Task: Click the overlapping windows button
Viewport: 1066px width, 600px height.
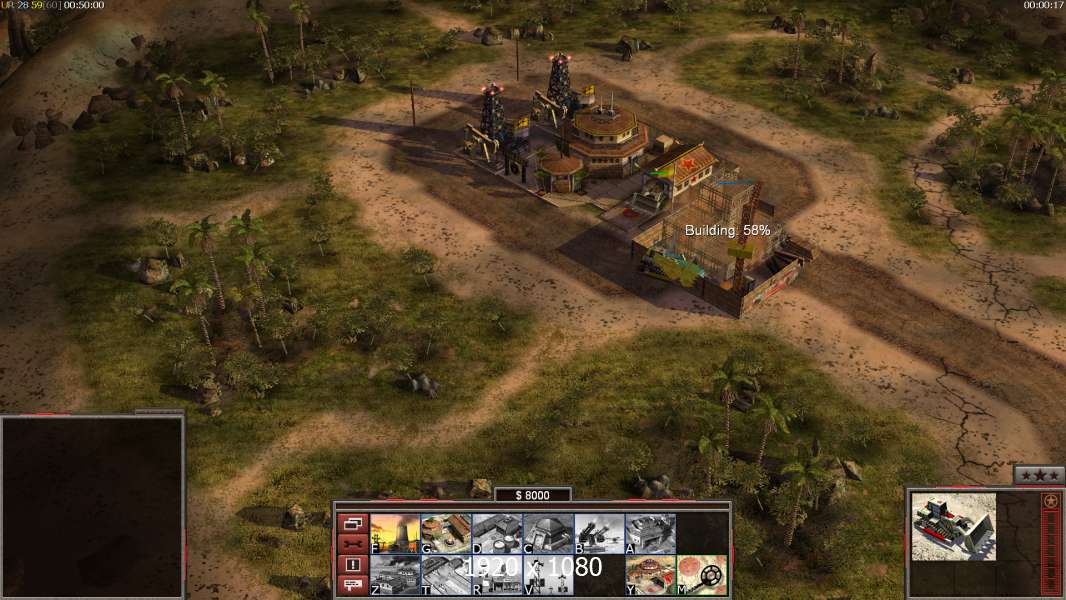Action: click(x=352, y=523)
